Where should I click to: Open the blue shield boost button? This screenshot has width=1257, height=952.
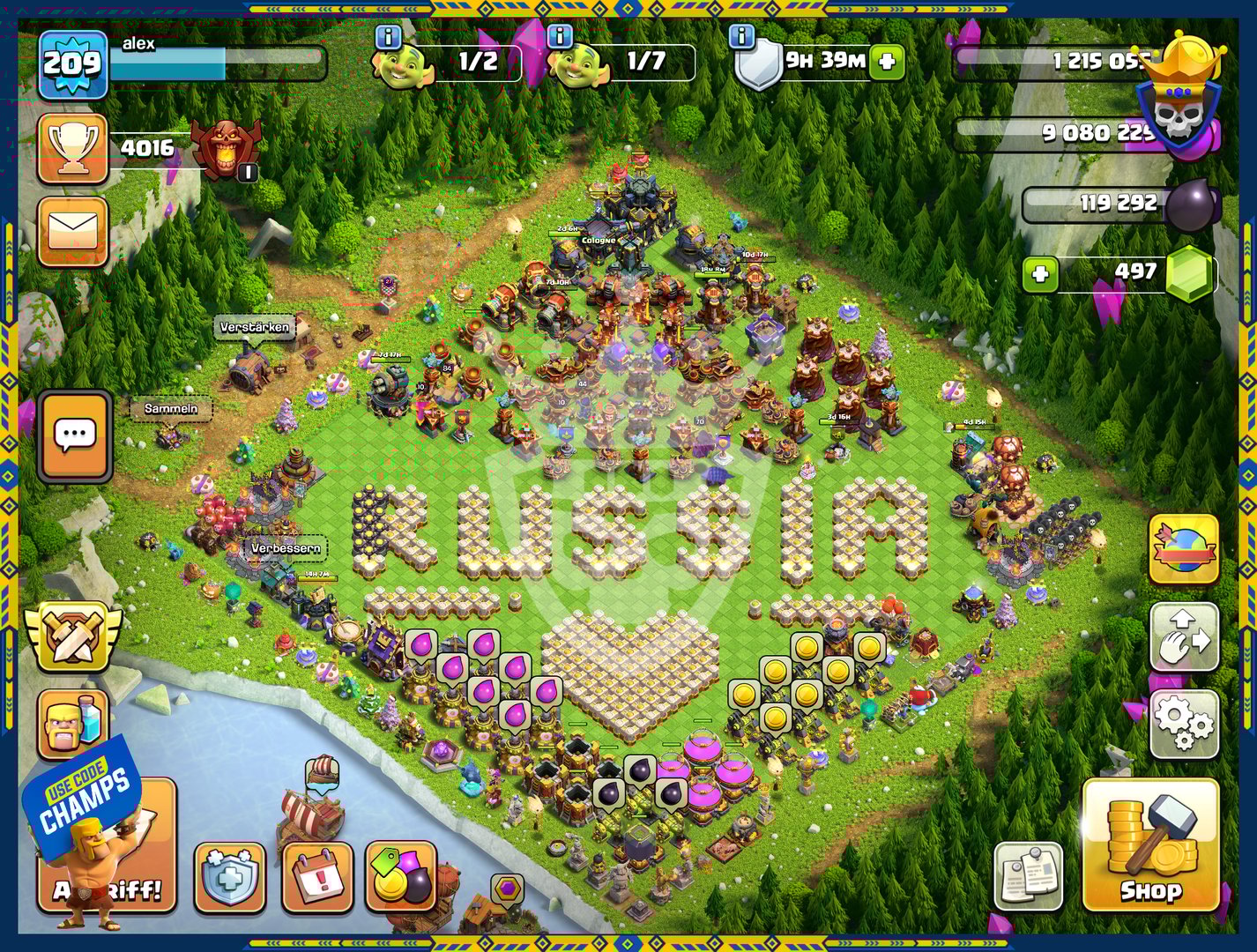coord(229,877)
